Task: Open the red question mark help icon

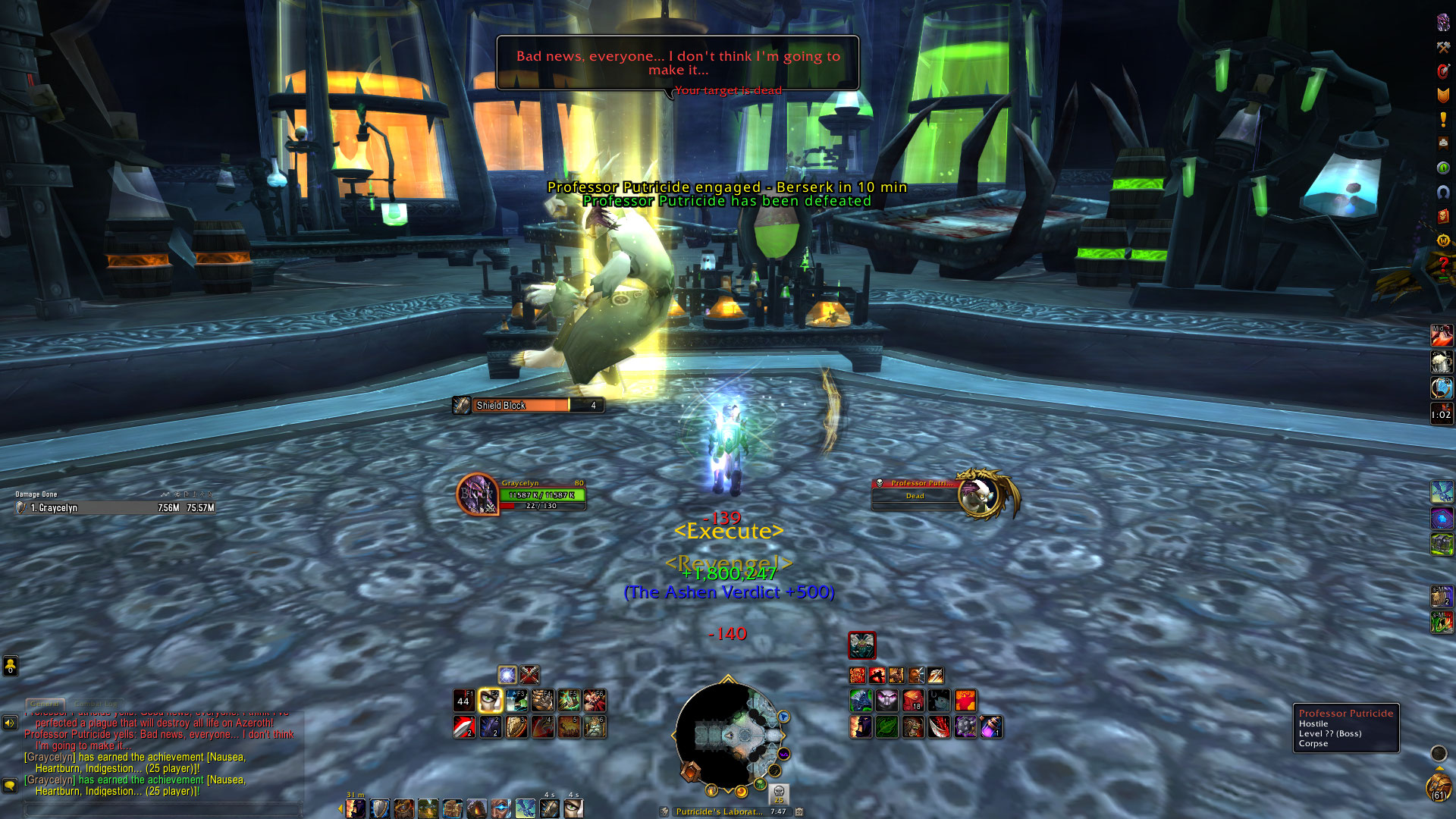Action: click(x=1443, y=265)
